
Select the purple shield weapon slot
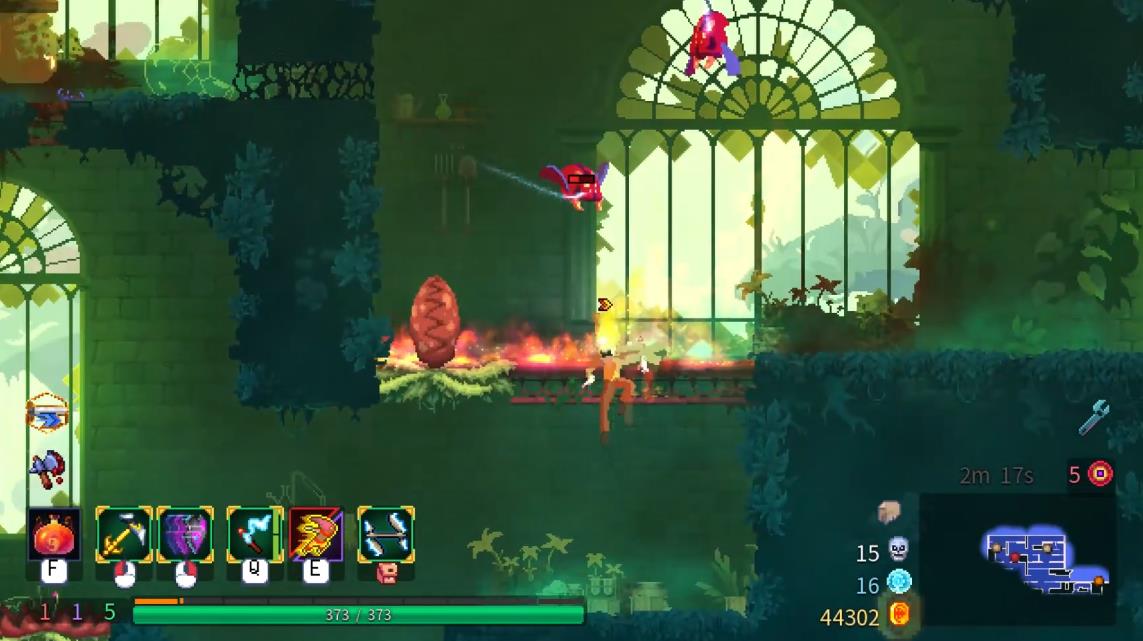pyautogui.click(x=185, y=534)
